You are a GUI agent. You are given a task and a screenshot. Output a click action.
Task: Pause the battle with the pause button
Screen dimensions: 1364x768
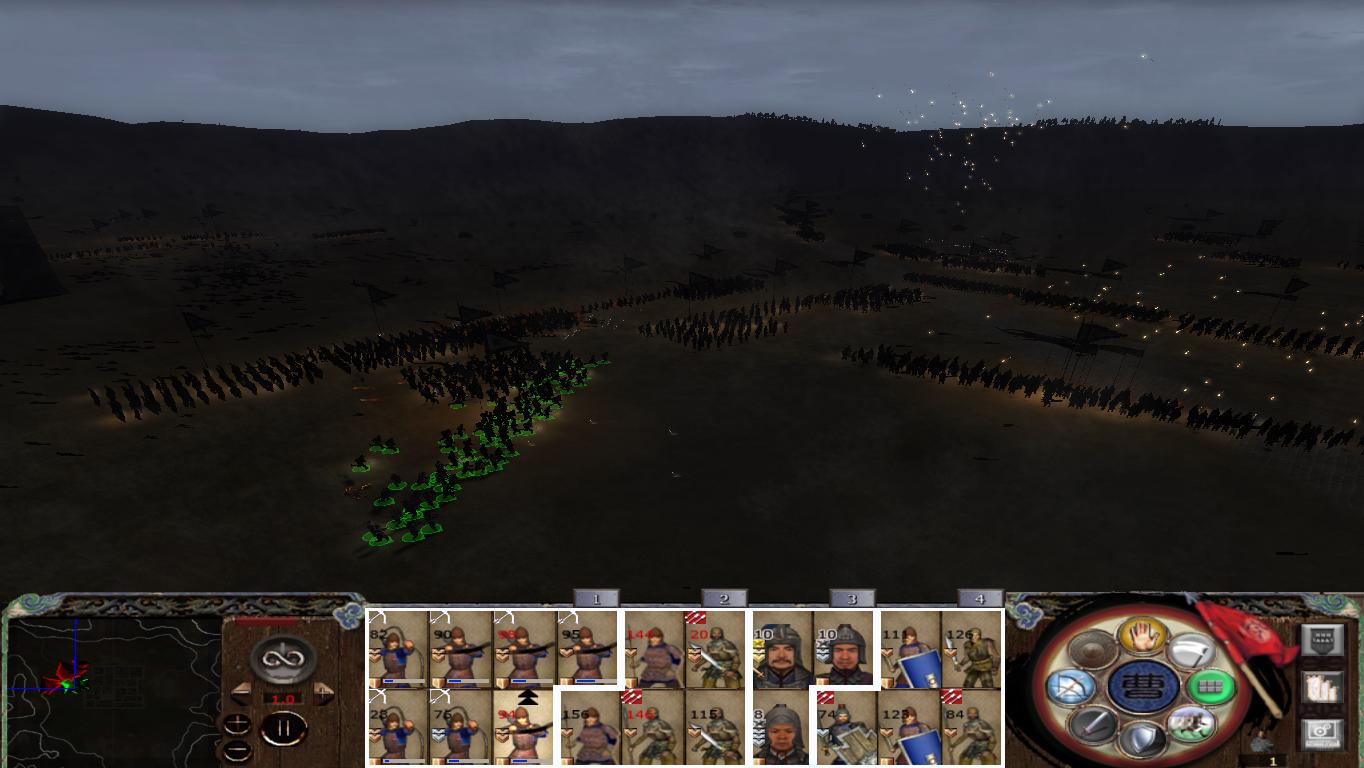(x=287, y=727)
